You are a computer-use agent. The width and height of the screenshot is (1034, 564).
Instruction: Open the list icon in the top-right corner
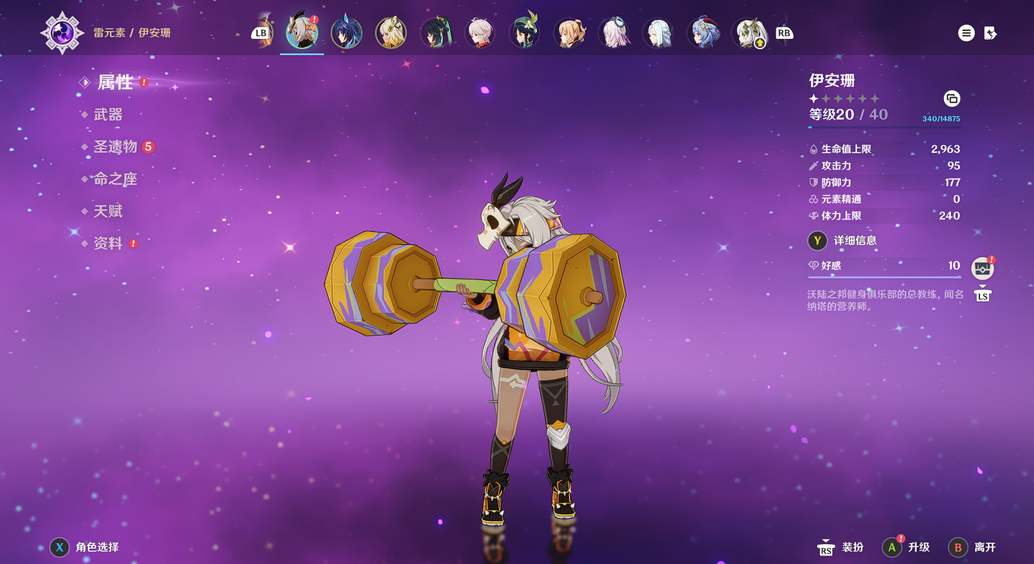click(x=966, y=33)
